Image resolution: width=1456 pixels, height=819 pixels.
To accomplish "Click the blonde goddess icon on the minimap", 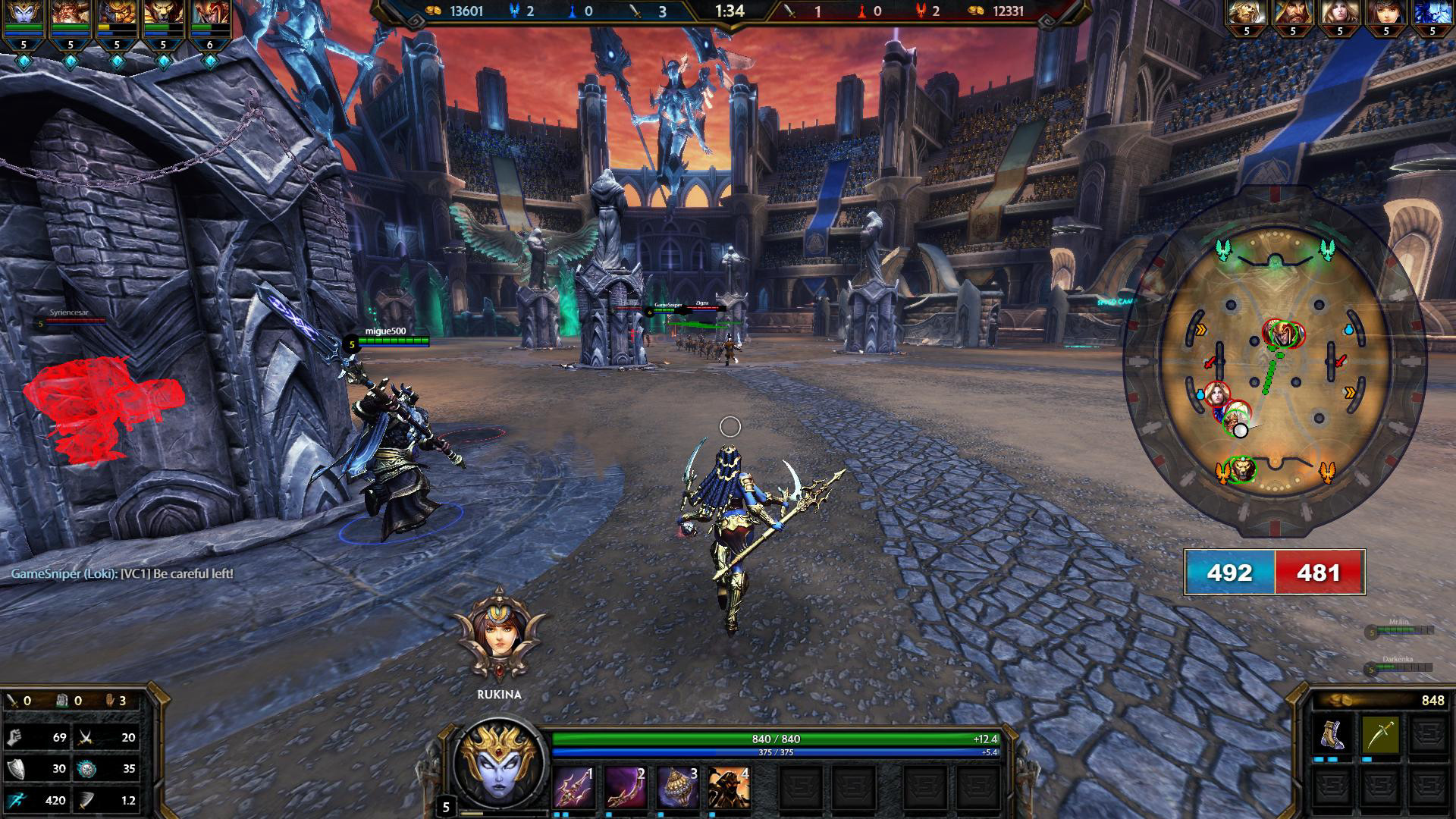I will (1216, 395).
